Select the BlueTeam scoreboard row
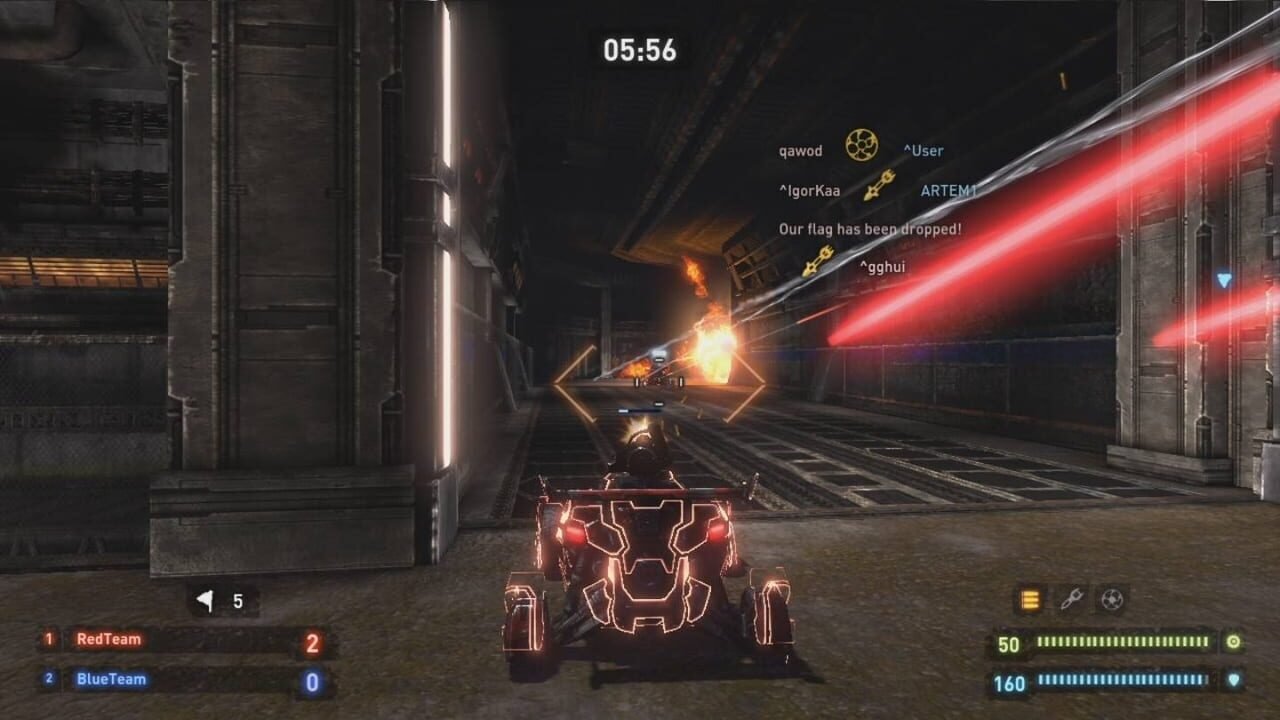Screen dimensions: 1280x720 [186, 680]
